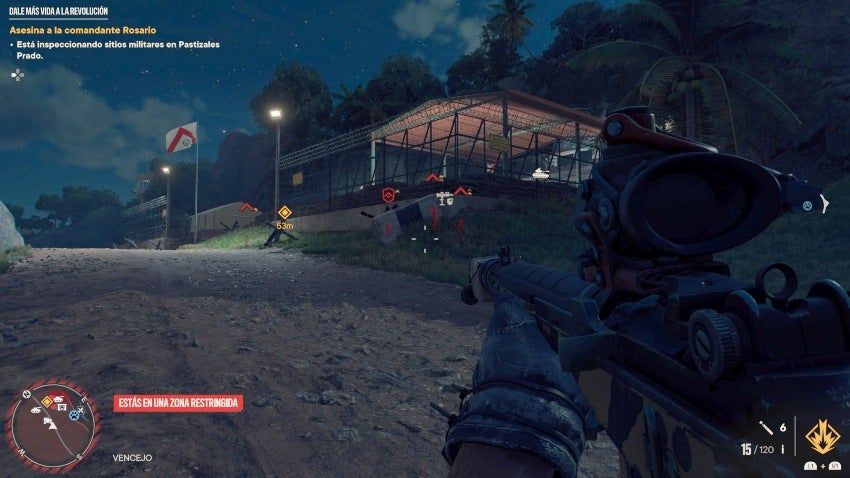
Task: Open the Dale más vida a la revolución mission
Action: (58, 11)
